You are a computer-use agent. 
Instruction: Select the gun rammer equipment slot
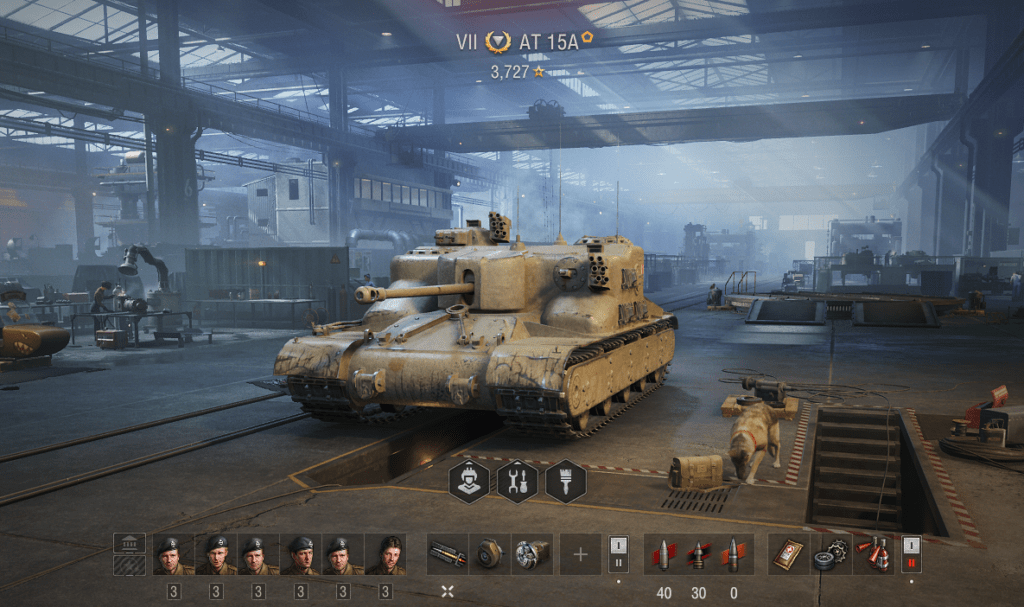point(447,554)
